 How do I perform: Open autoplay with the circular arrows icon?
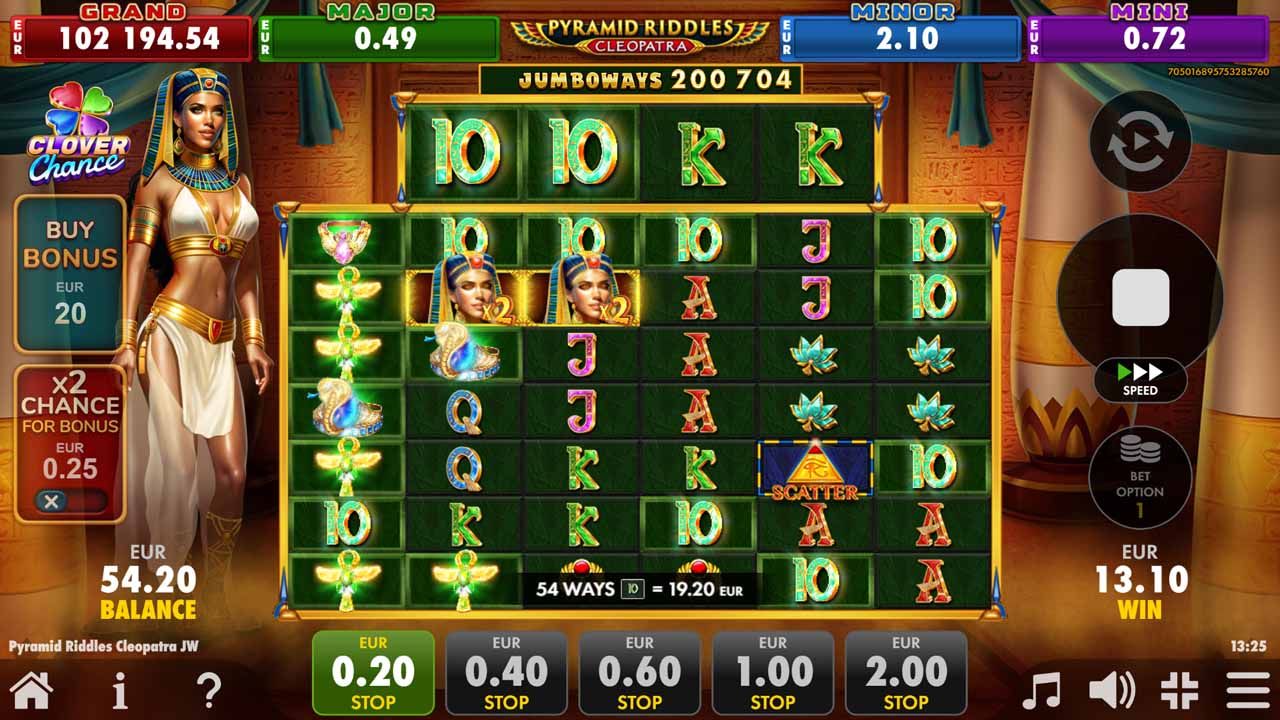[x=1140, y=140]
